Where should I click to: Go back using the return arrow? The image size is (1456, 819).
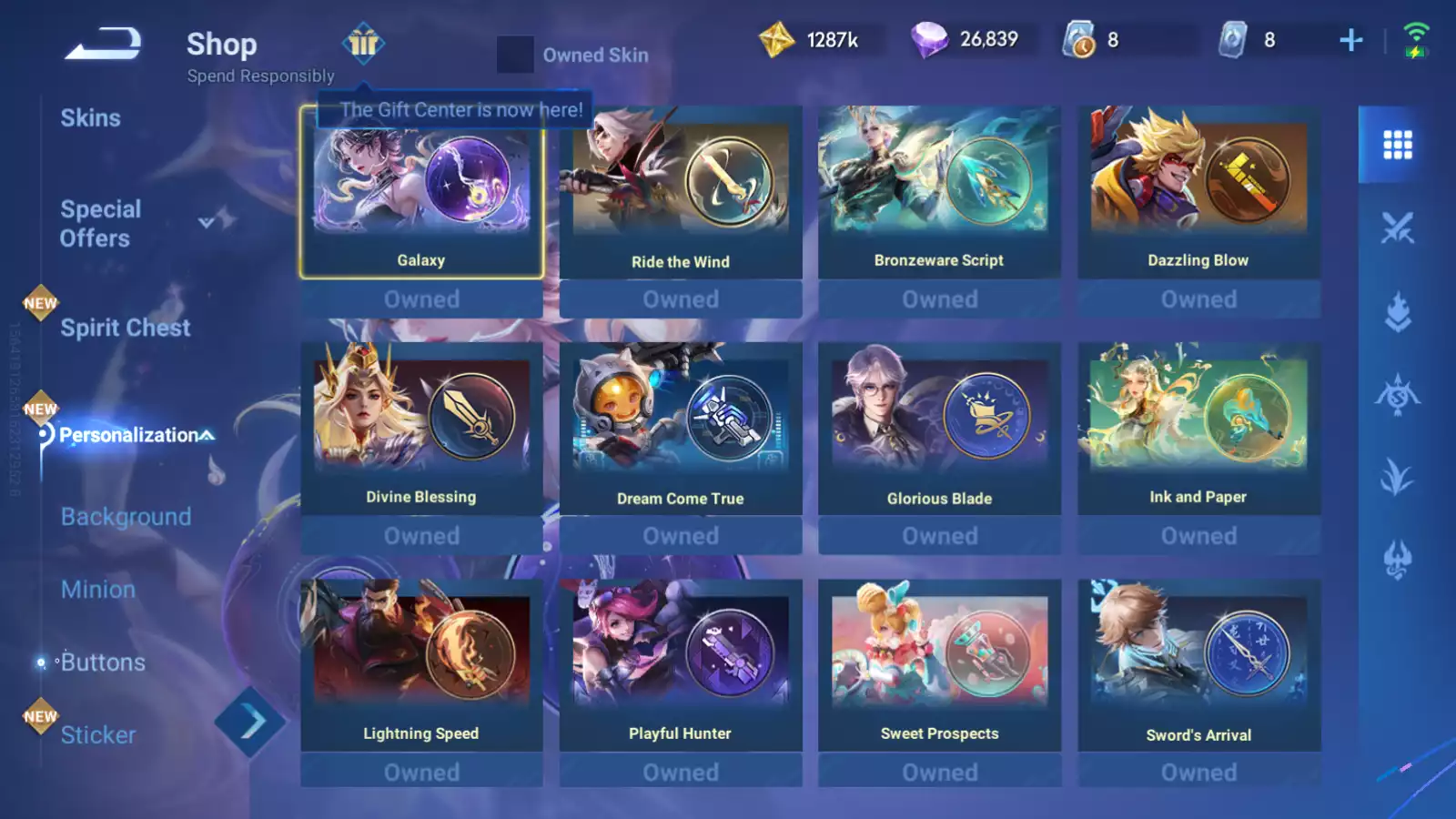pos(103,44)
